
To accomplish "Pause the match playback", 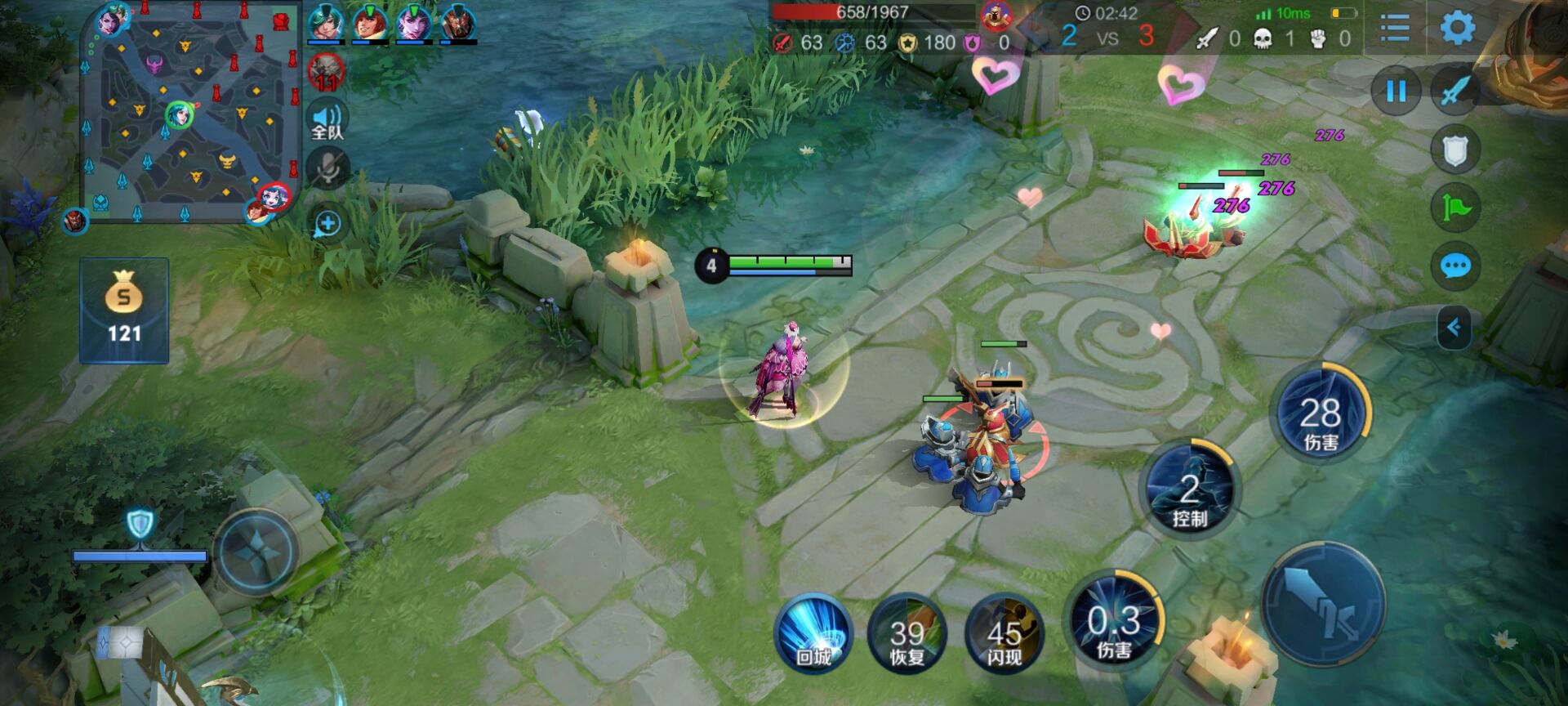I will [1396, 91].
